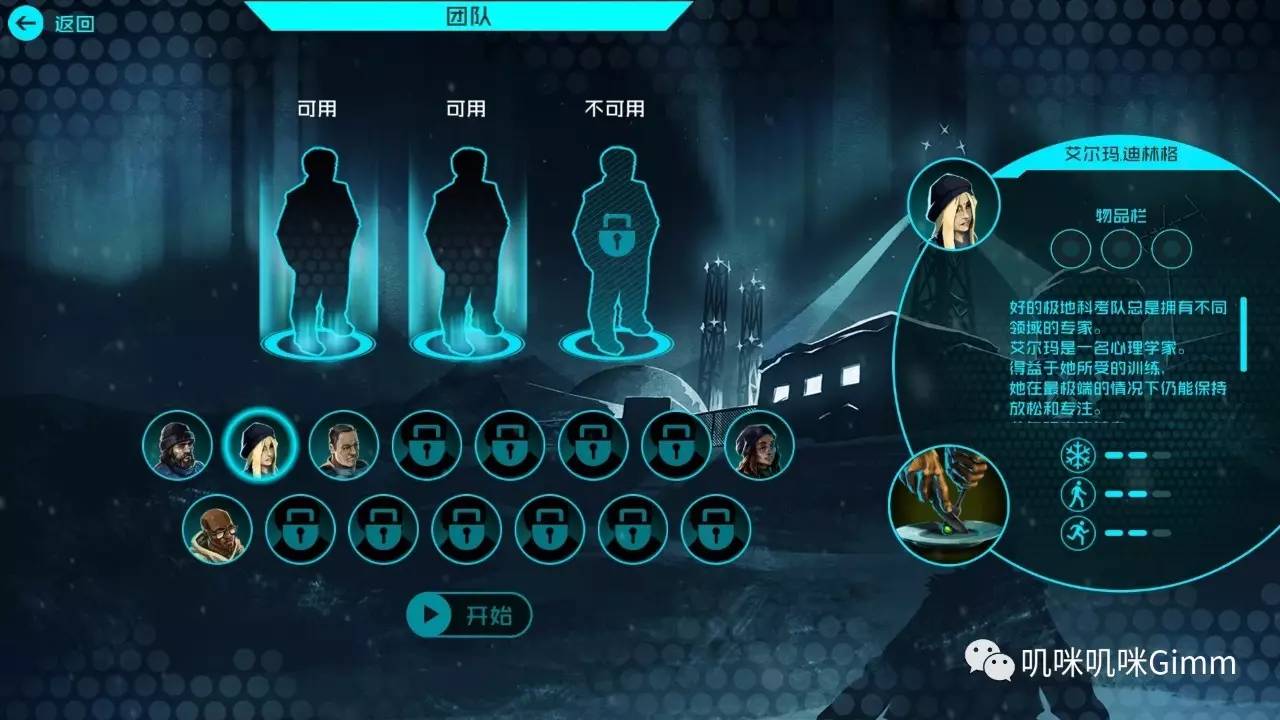This screenshot has width=1280, height=720.
Task: Select the running figure stat icon
Action: click(x=1078, y=532)
